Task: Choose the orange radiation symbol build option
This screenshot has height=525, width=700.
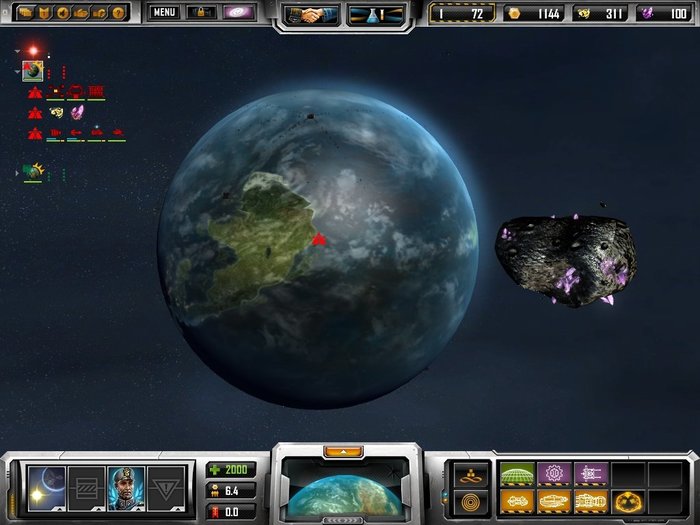Action: point(628,500)
